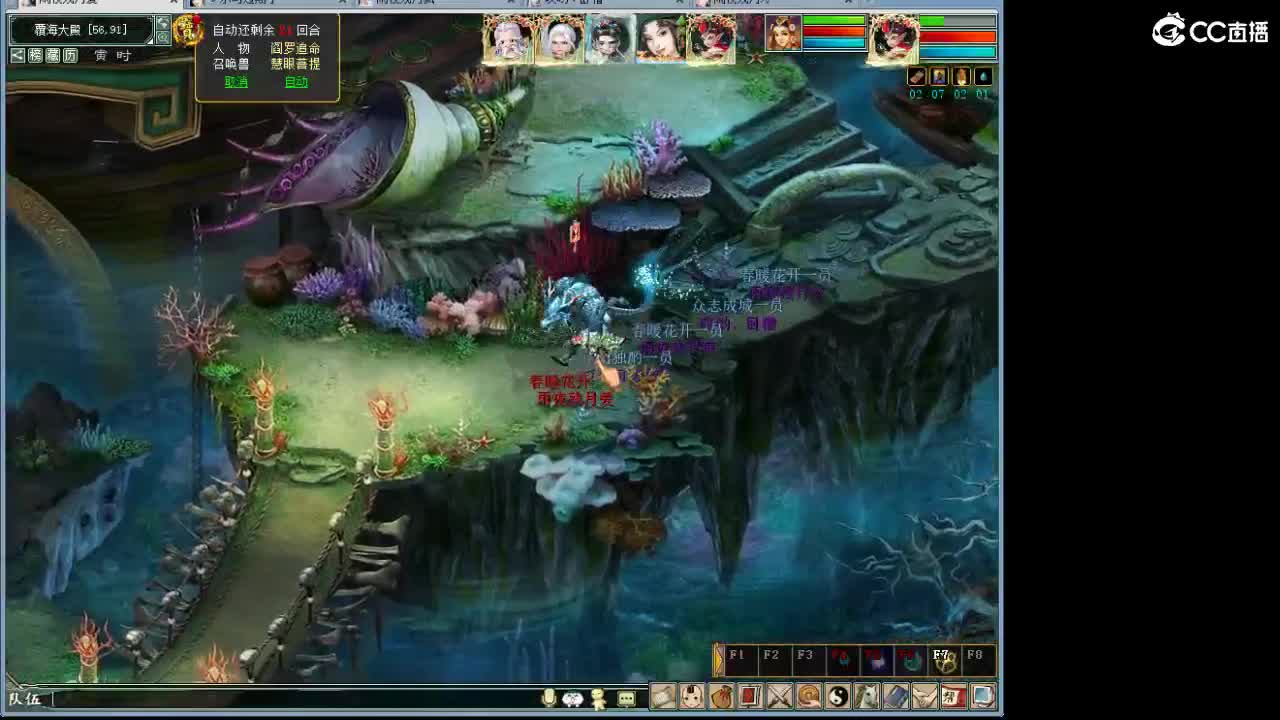The width and height of the screenshot is (1280, 720).
Task: Select 人物 in the auto-battle panel
Action: click(x=230, y=50)
